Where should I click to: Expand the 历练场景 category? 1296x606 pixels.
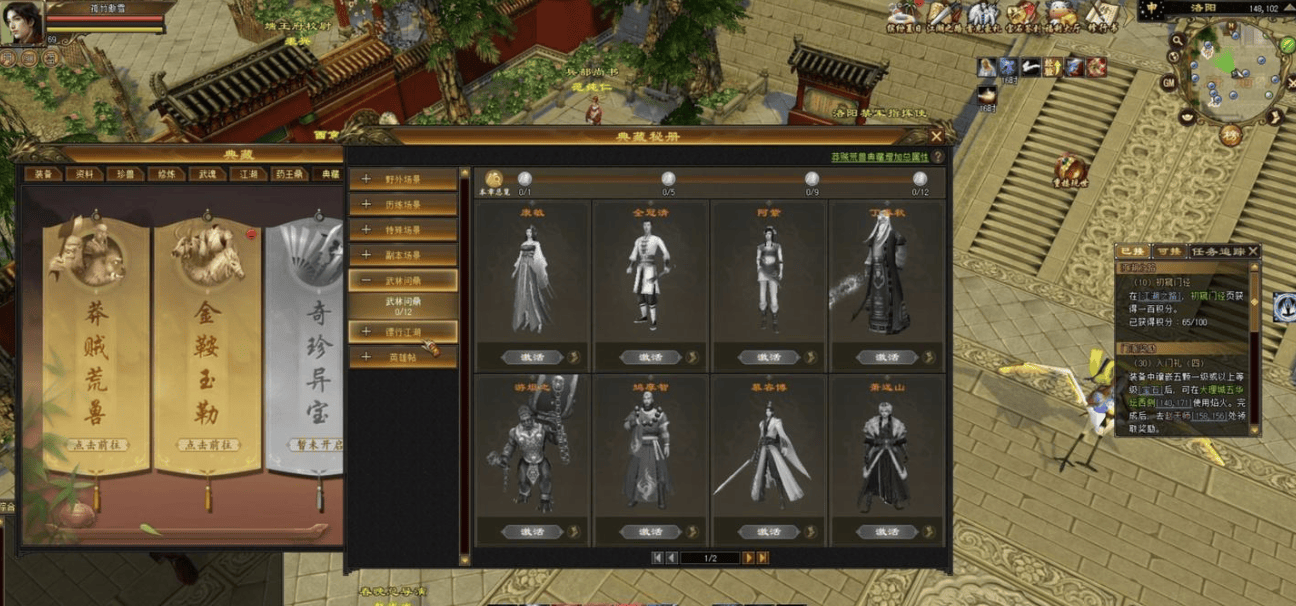tap(403, 205)
